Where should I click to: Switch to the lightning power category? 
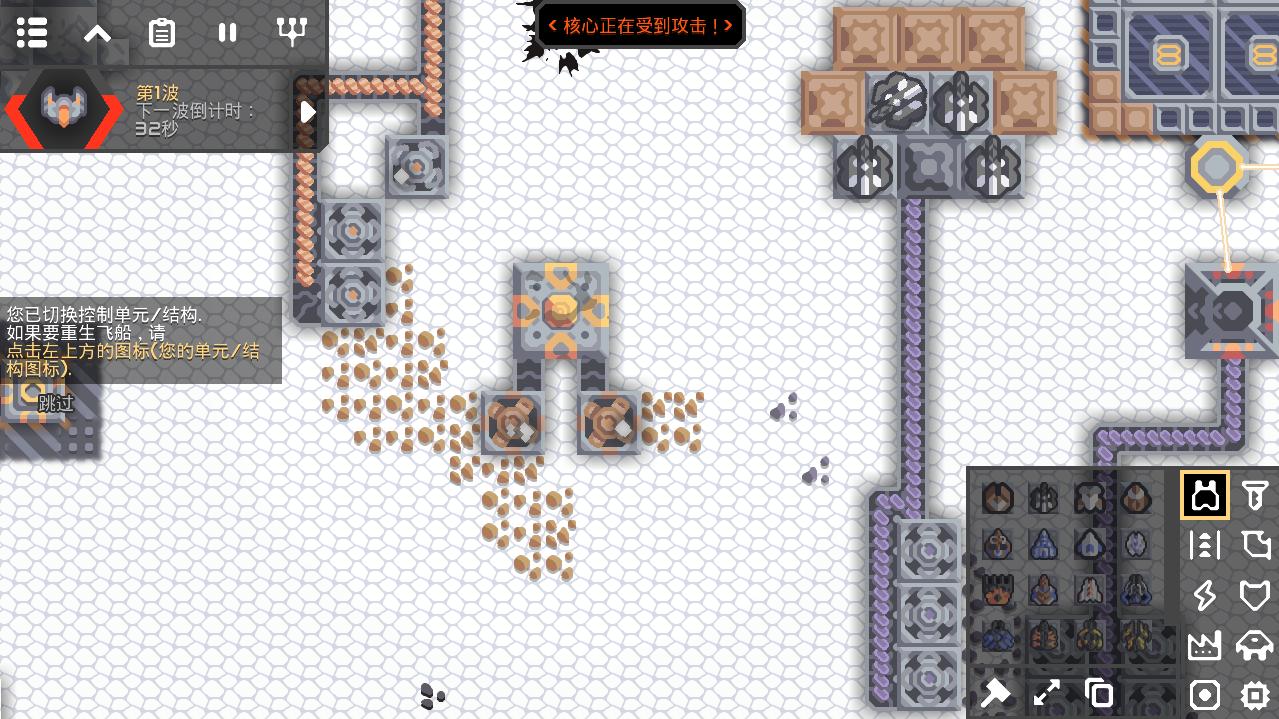[x=1205, y=596]
